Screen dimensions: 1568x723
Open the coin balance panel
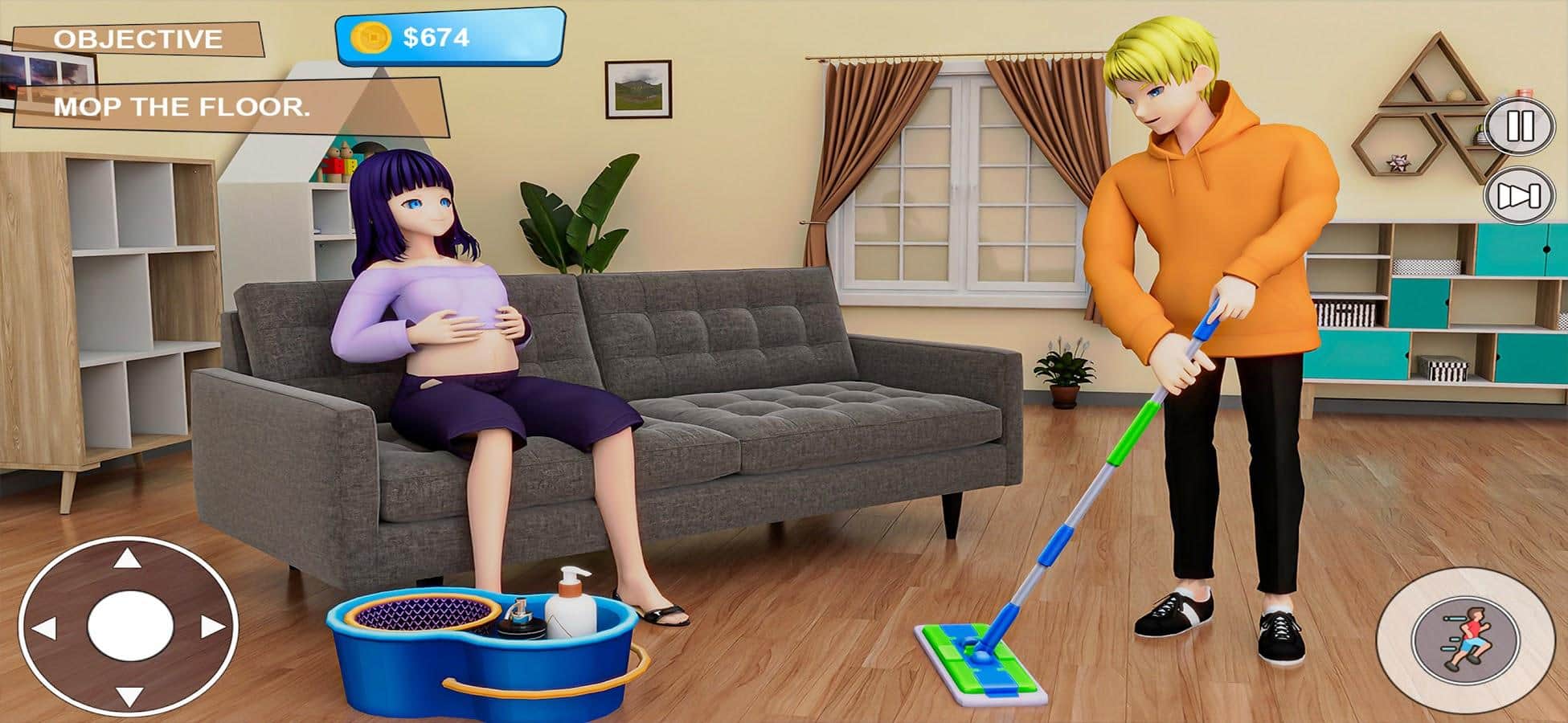(449, 37)
